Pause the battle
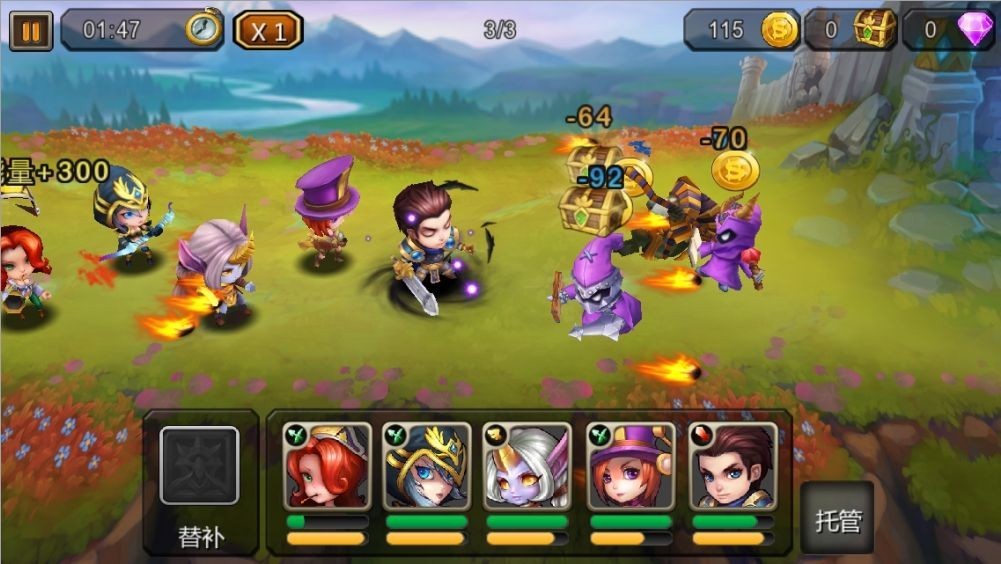This screenshot has height=564, width=1001. click(x=30, y=30)
